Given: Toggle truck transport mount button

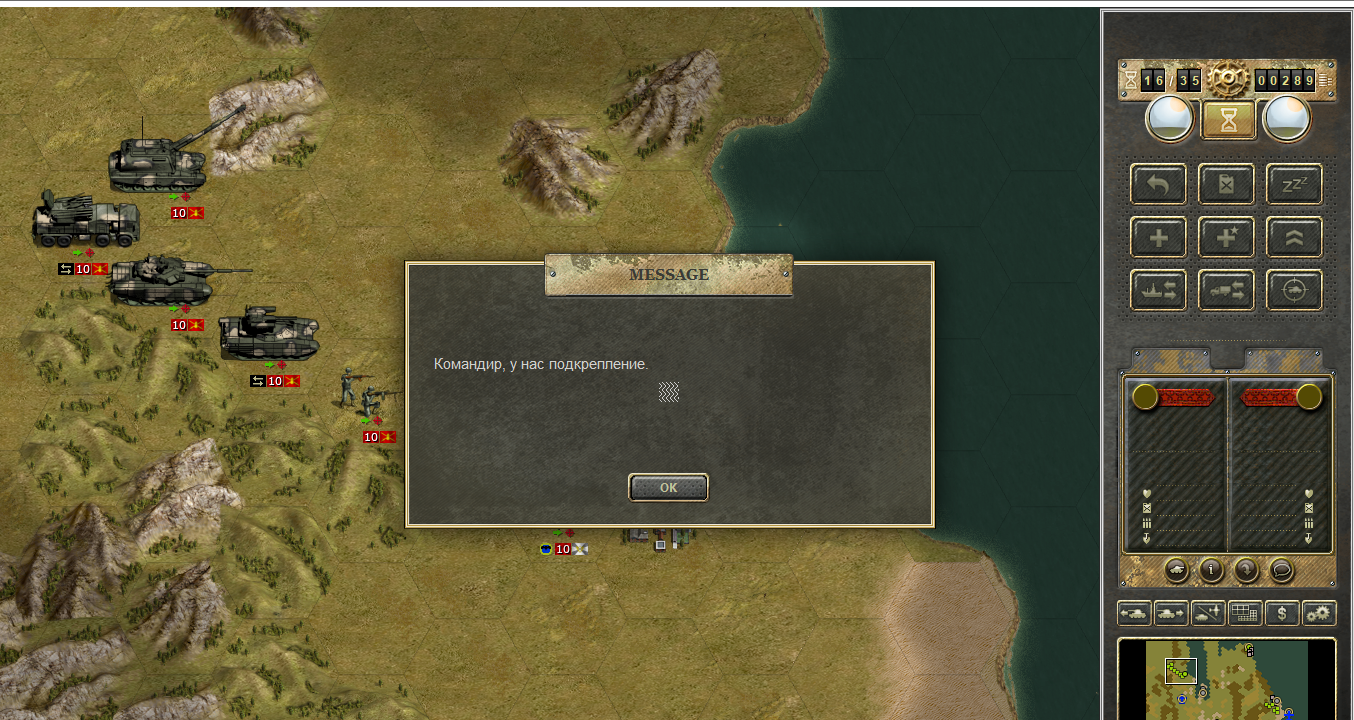Looking at the screenshot, I should [1227, 290].
